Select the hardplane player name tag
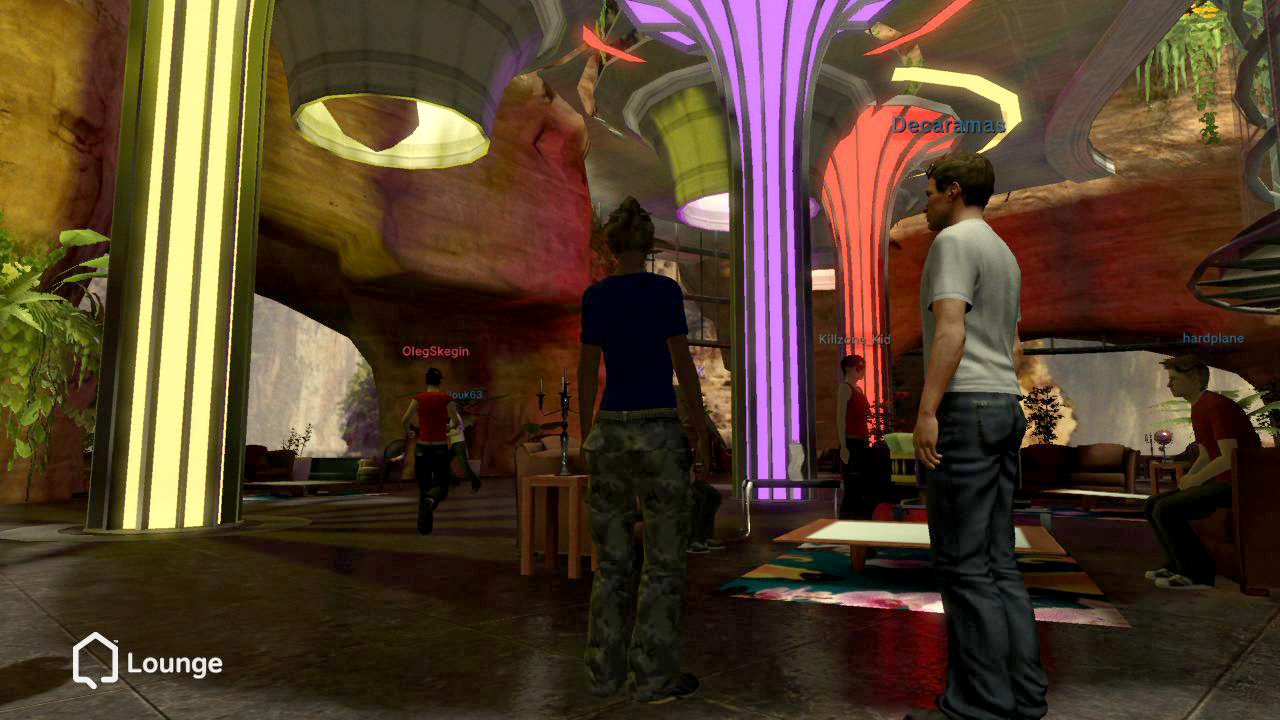 click(x=1213, y=339)
